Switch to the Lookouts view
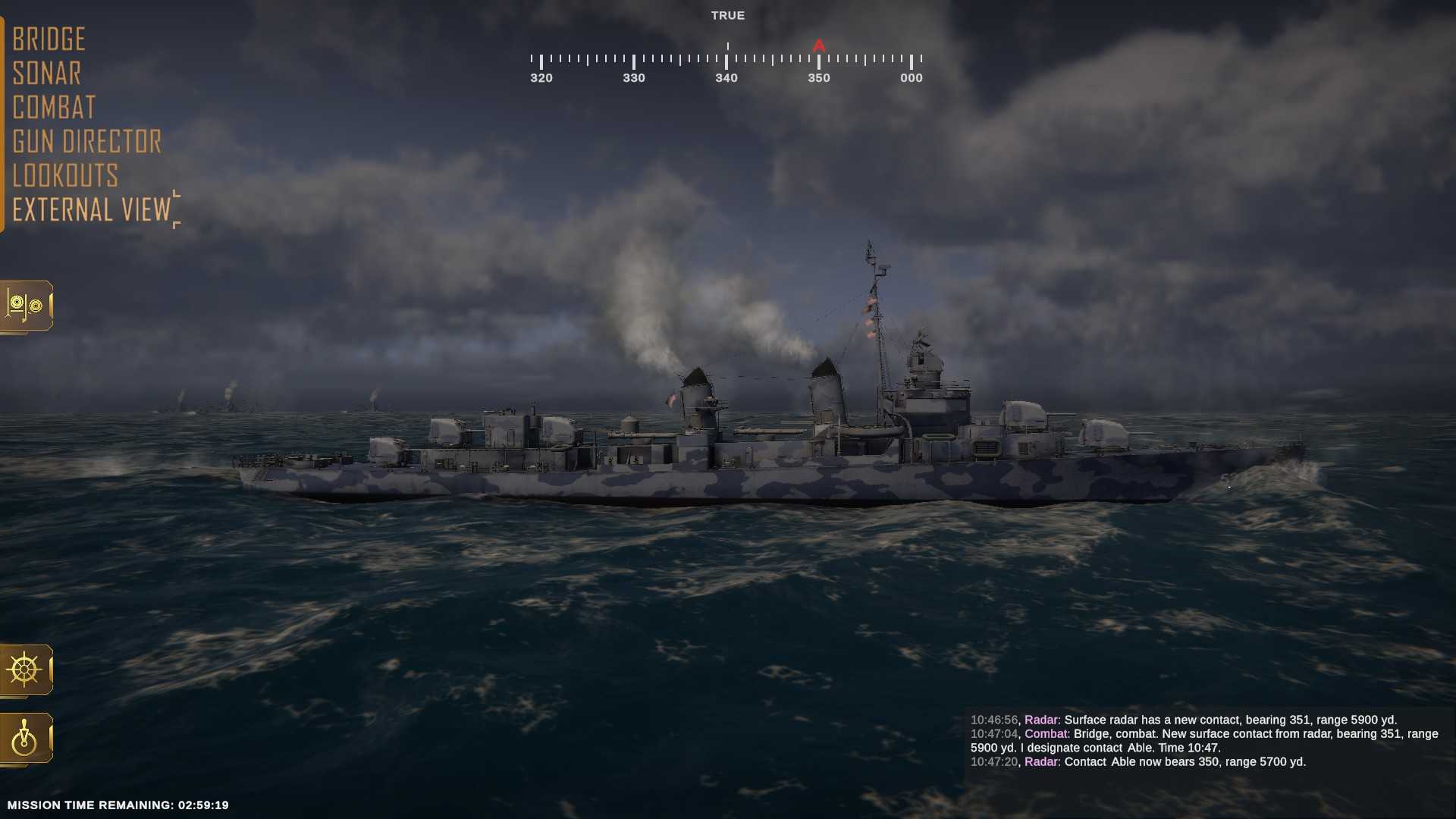Viewport: 1456px width, 819px height. [x=65, y=176]
